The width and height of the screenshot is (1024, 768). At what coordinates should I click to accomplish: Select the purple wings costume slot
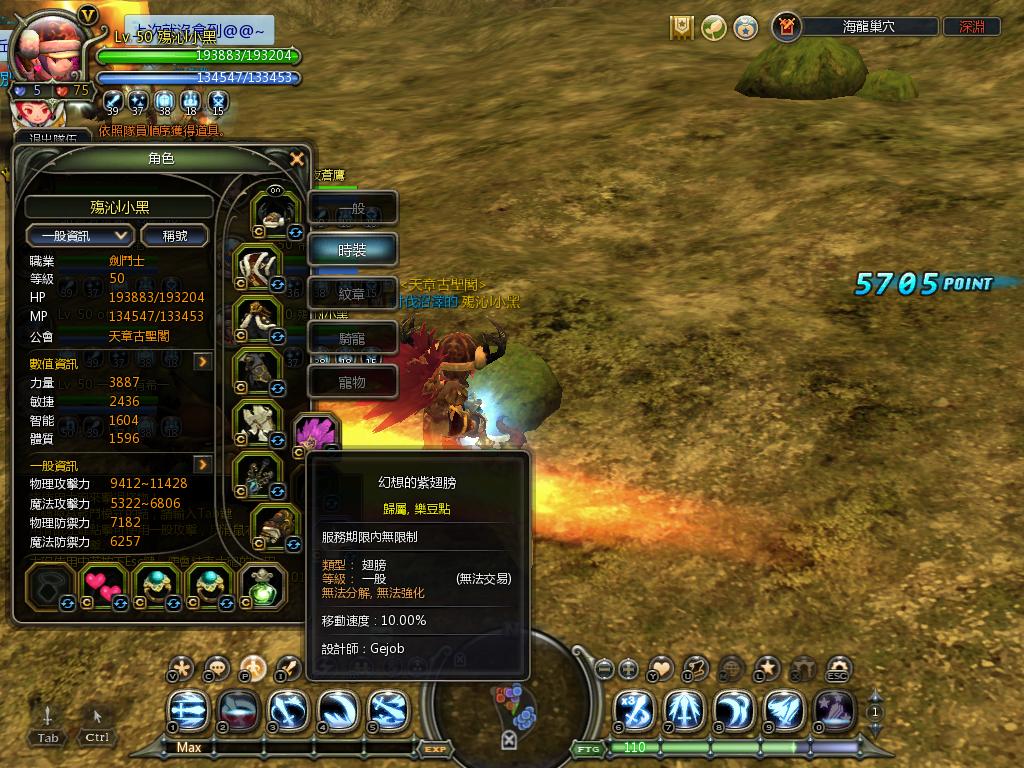click(318, 434)
